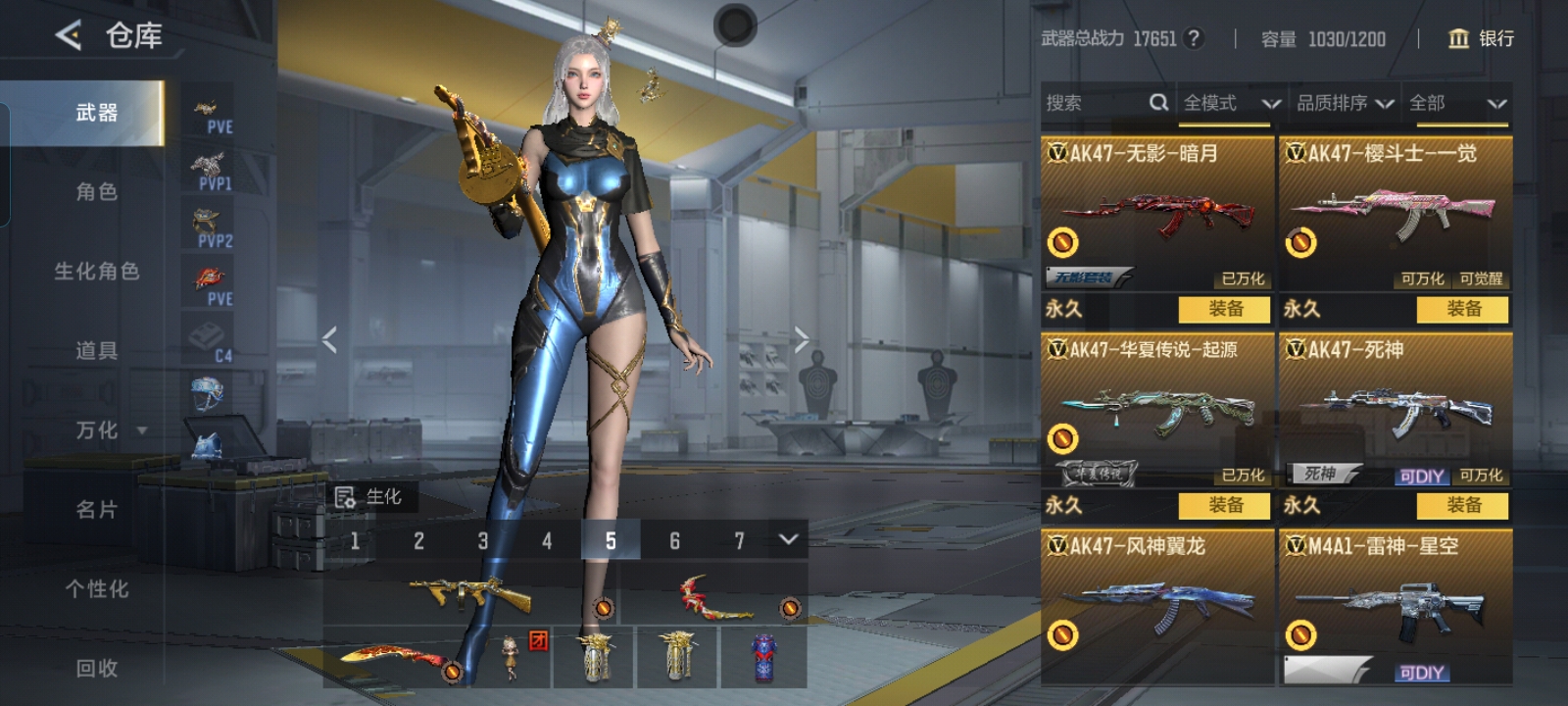Open the 回收 section
This screenshot has height=706, width=1568.
tap(96, 669)
